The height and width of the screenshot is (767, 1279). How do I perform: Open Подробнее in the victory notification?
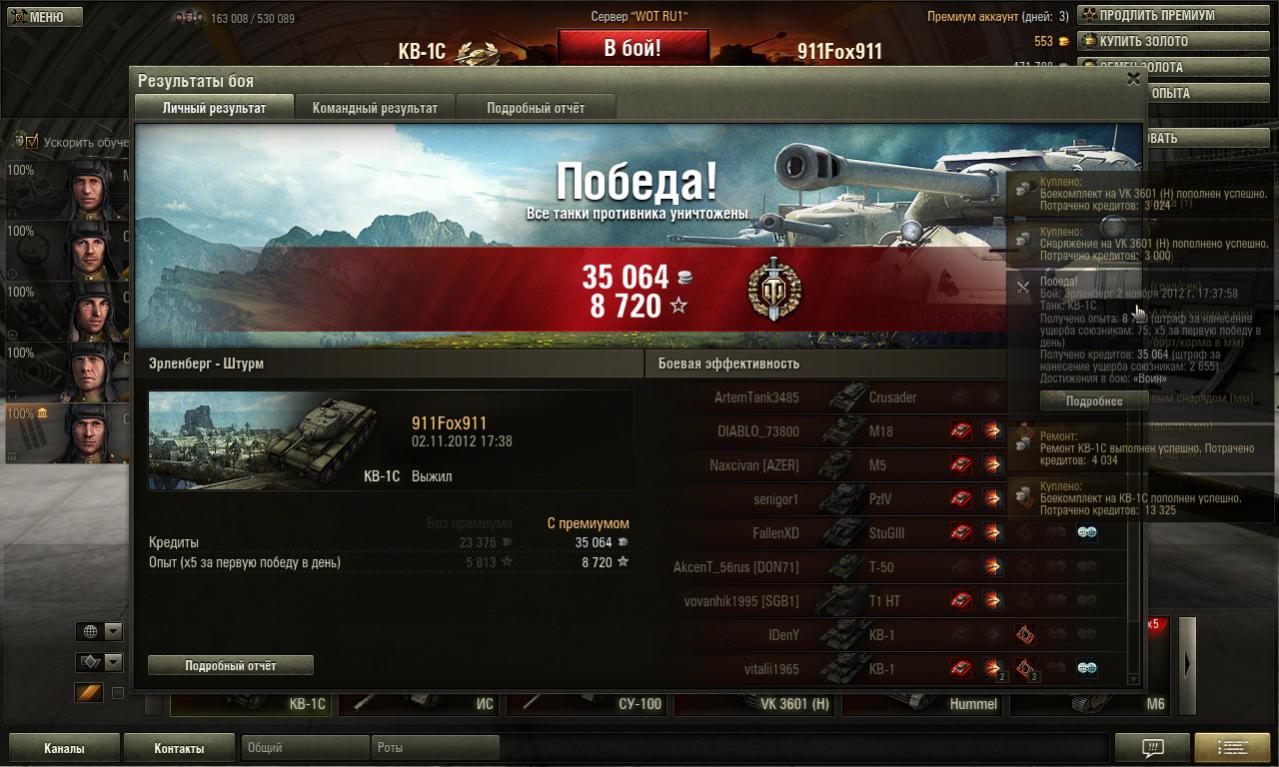click(x=1093, y=401)
